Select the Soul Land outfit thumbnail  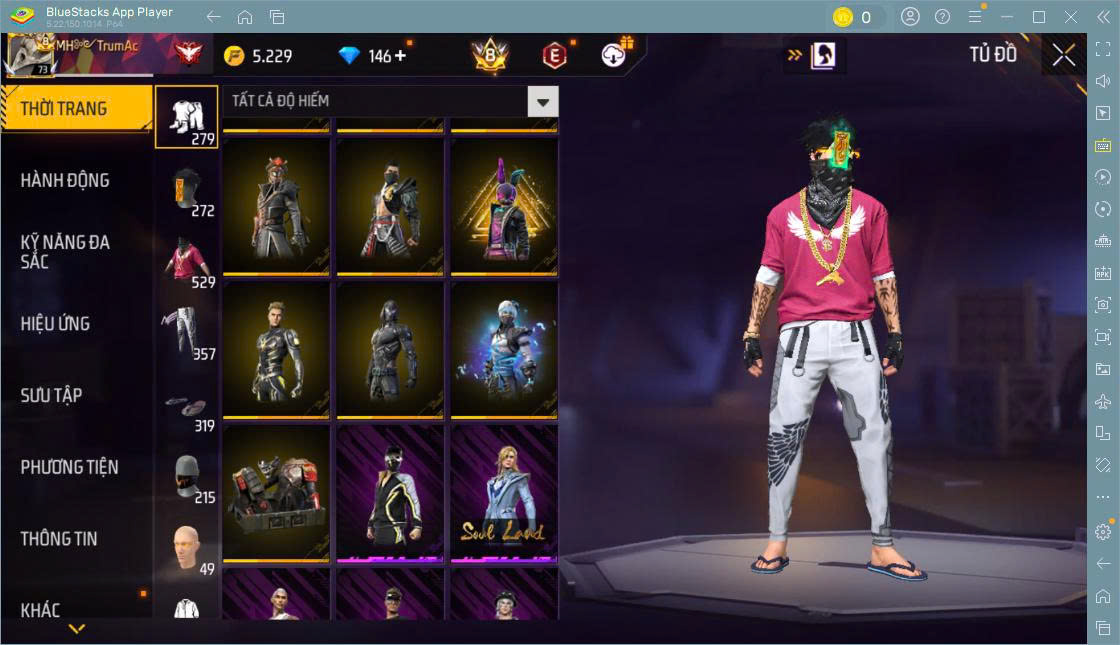[504, 492]
